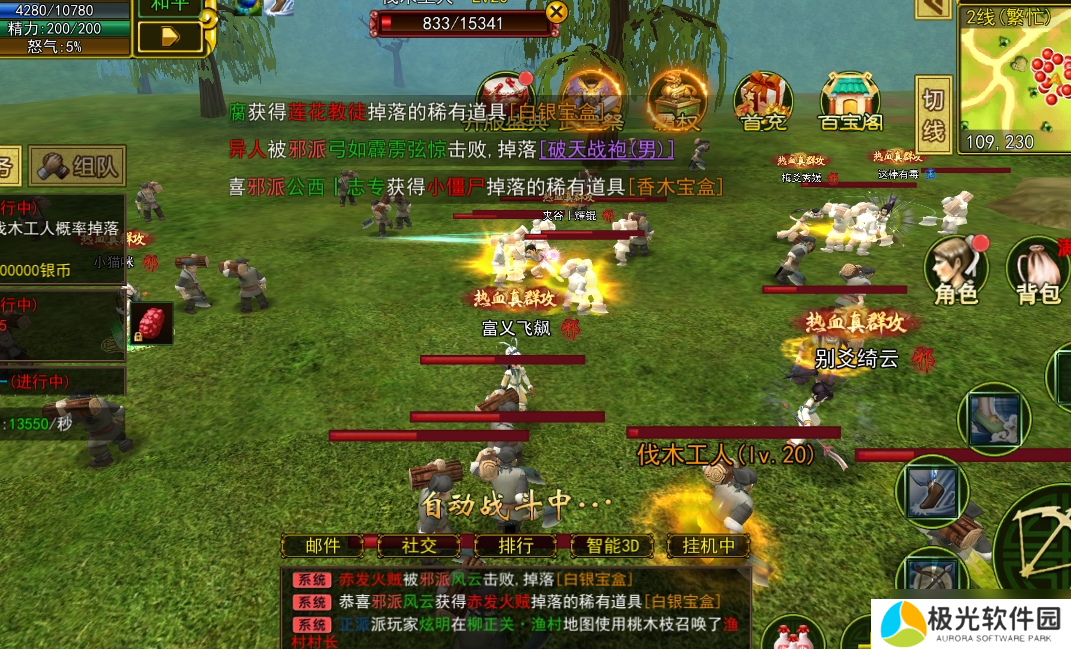Activate the blue kick skill icon
The width and height of the screenshot is (1071, 649).
(x=931, y=492)
